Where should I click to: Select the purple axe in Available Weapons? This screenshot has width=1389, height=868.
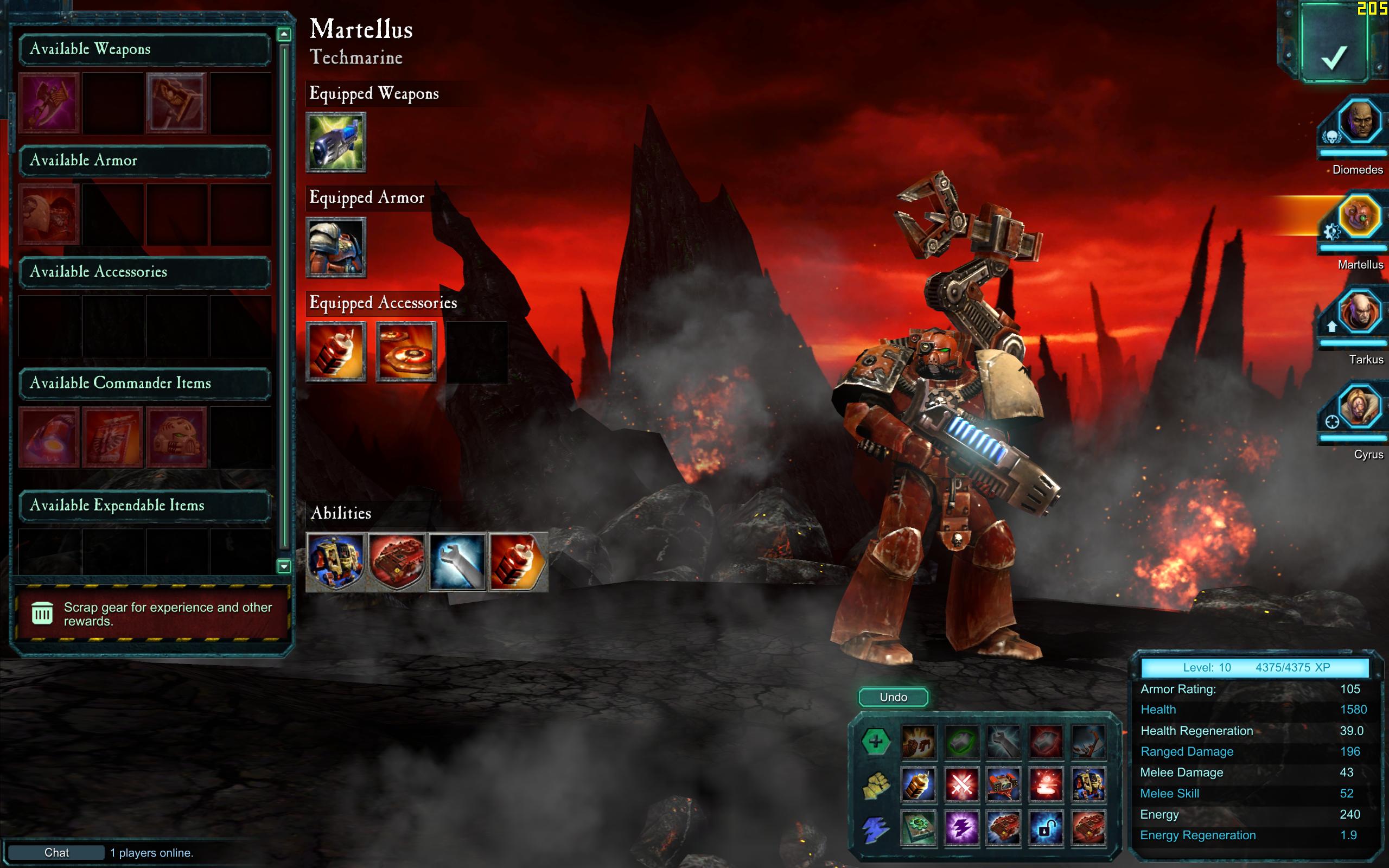(x=49, y=103)
